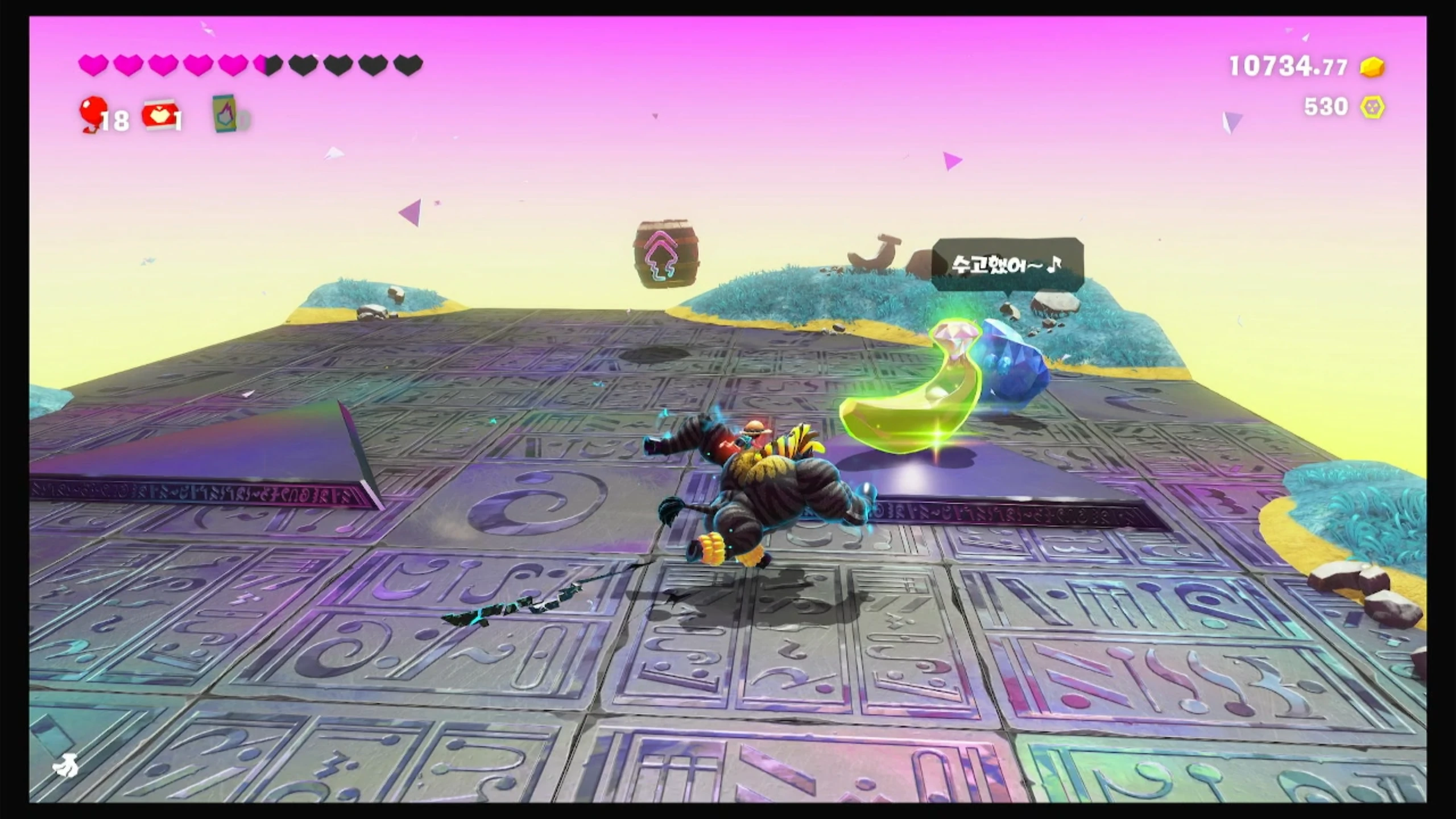Image resolution: width=1456 pixels, height=819 pixels.
Task: Use the red apple juice can
Action: point(160,115)
